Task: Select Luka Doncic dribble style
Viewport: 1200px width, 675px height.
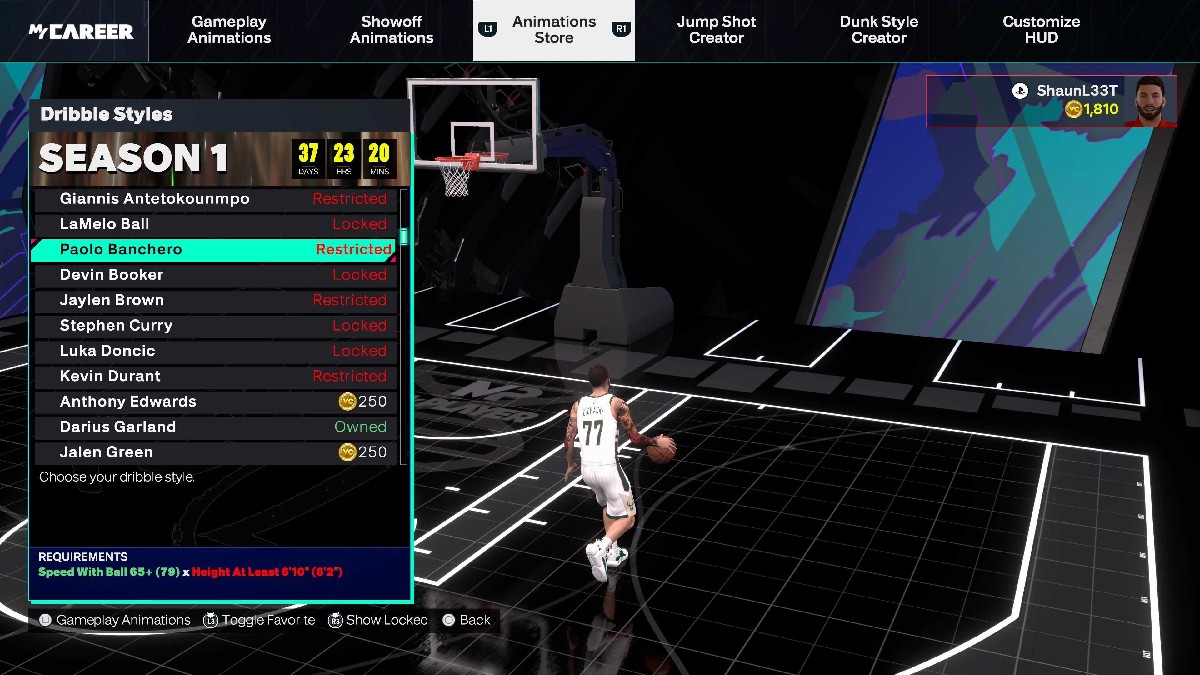Action: point(215,351)
